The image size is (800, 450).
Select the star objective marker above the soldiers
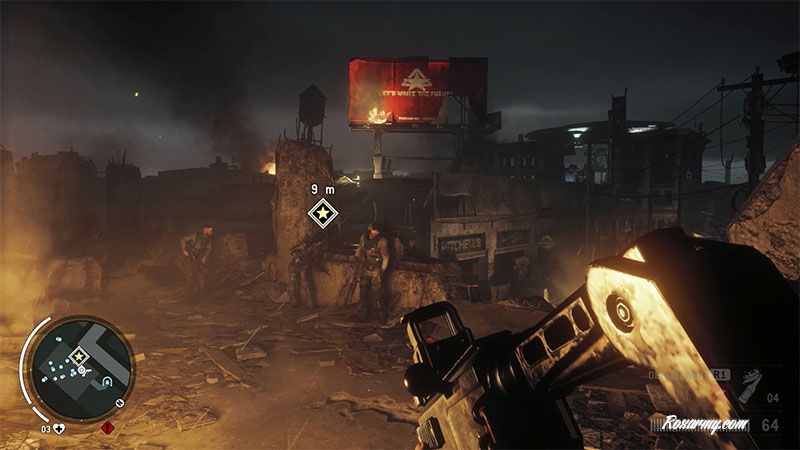tap(322, 212)
